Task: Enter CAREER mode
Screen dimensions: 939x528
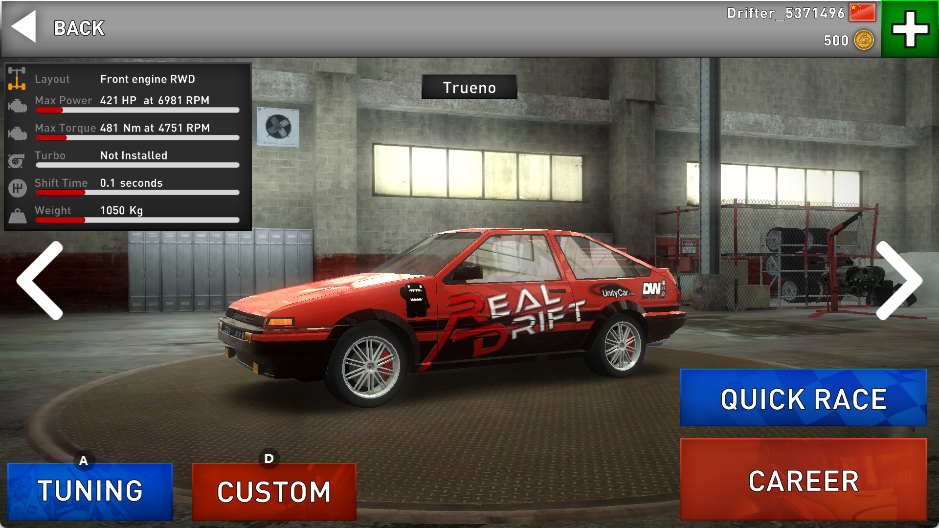Action: (803, 481)
